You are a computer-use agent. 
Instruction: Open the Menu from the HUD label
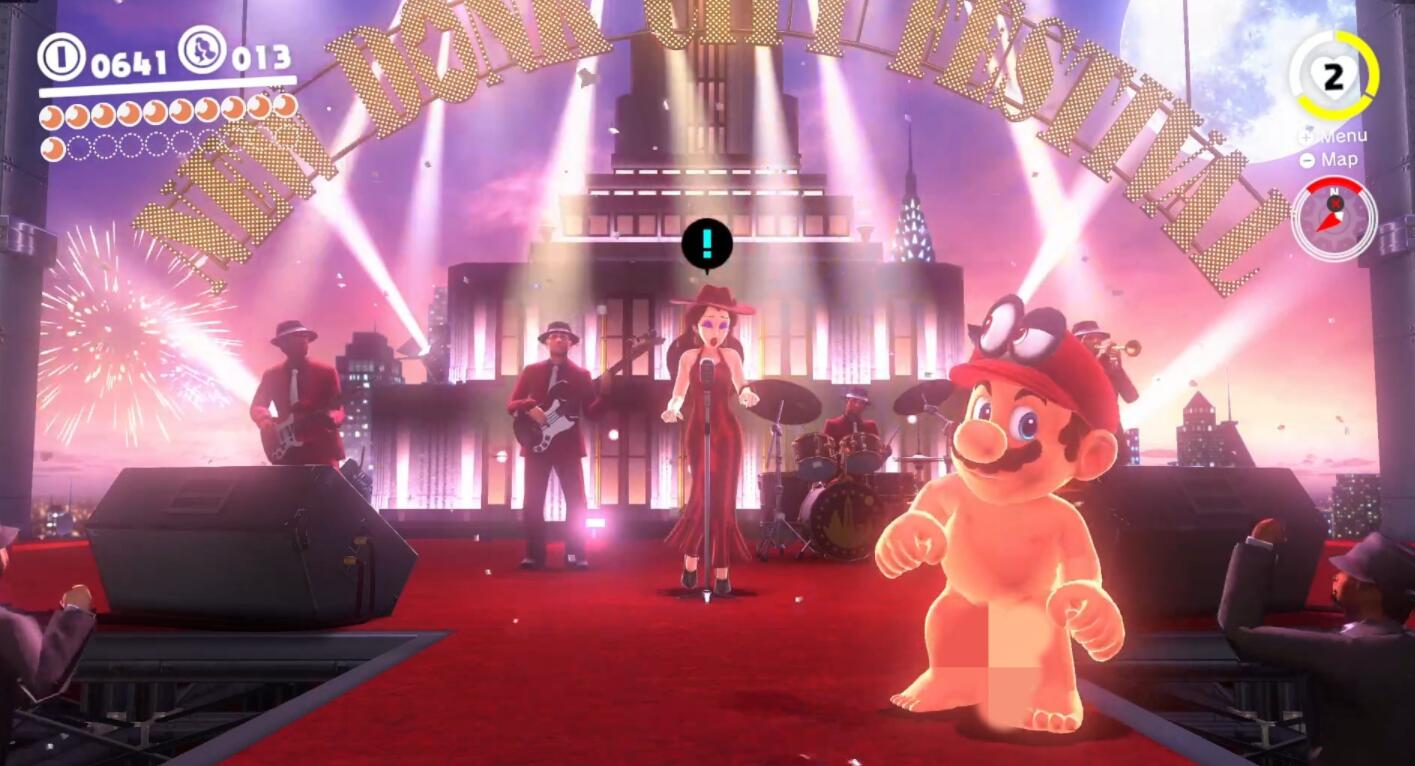(1334, 137)
